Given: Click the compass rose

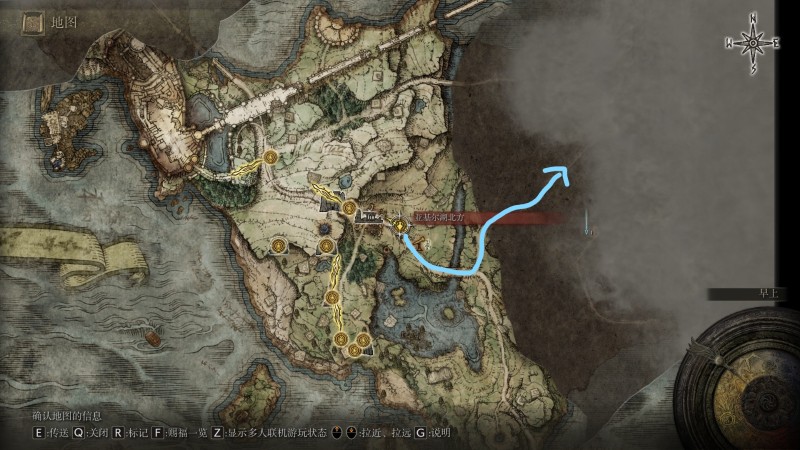Looking at the screenshot, I should [x=753, y=43].
